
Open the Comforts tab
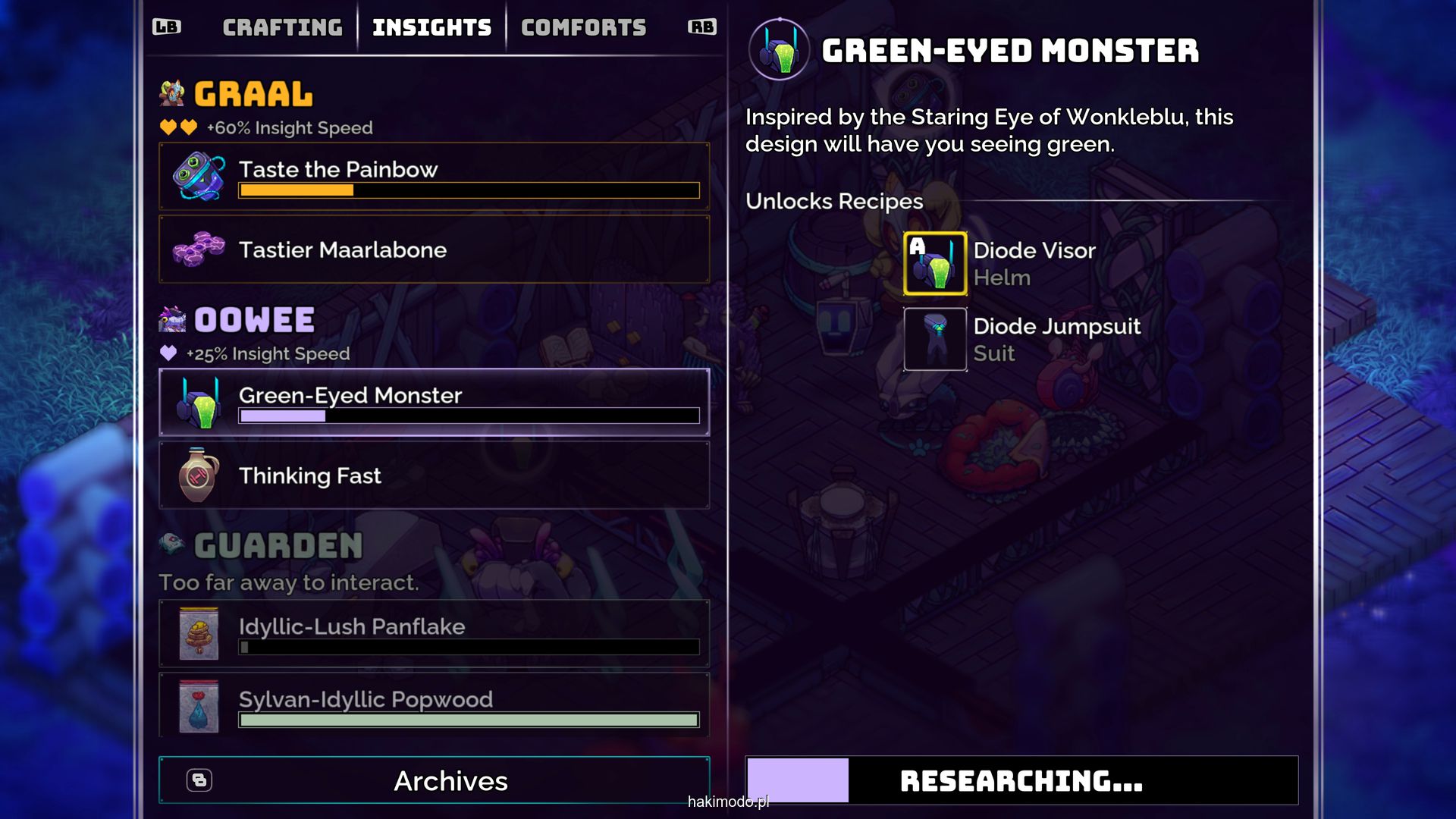[583, 28]
